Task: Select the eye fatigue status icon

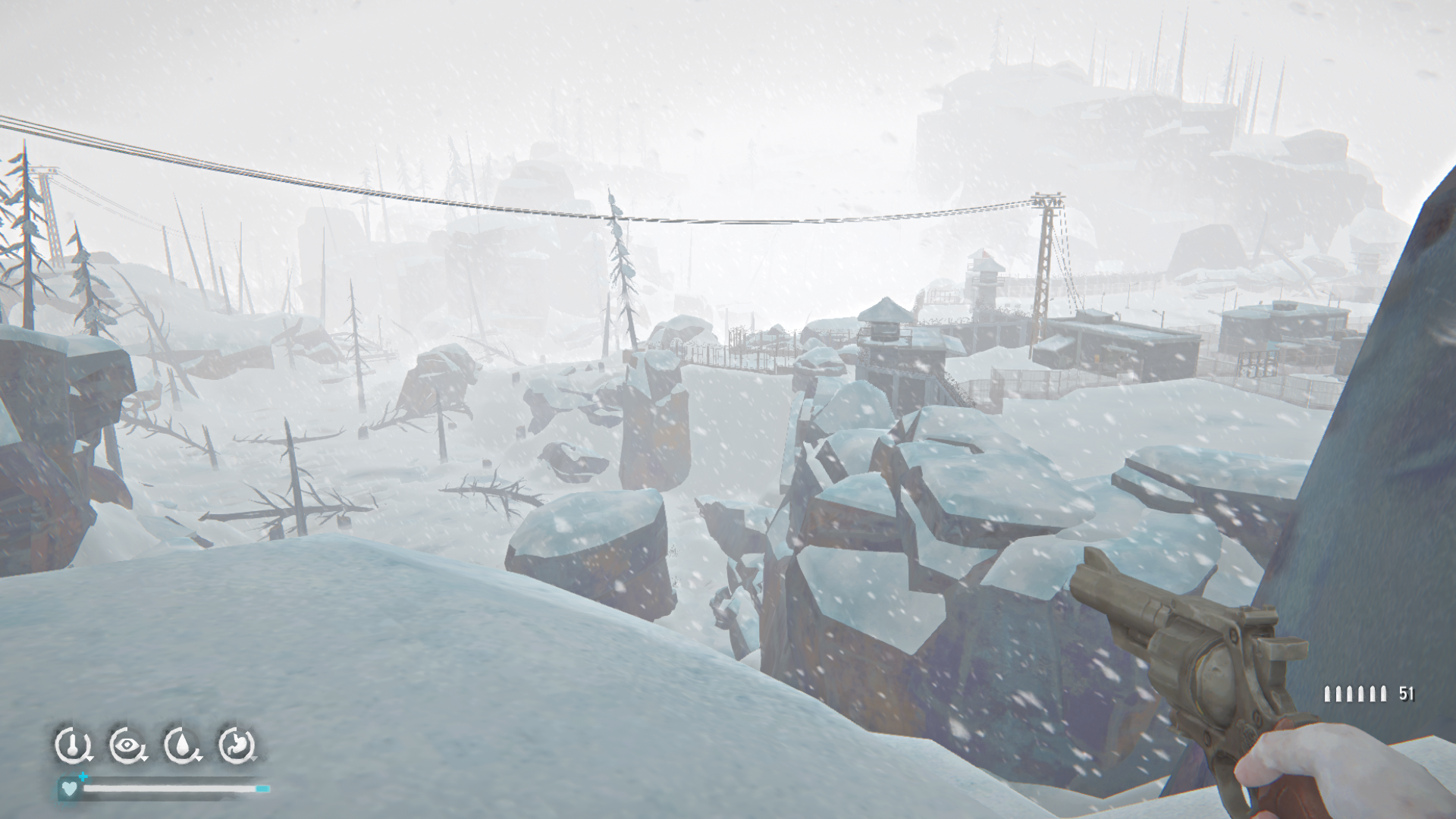Action: (127, 745)
